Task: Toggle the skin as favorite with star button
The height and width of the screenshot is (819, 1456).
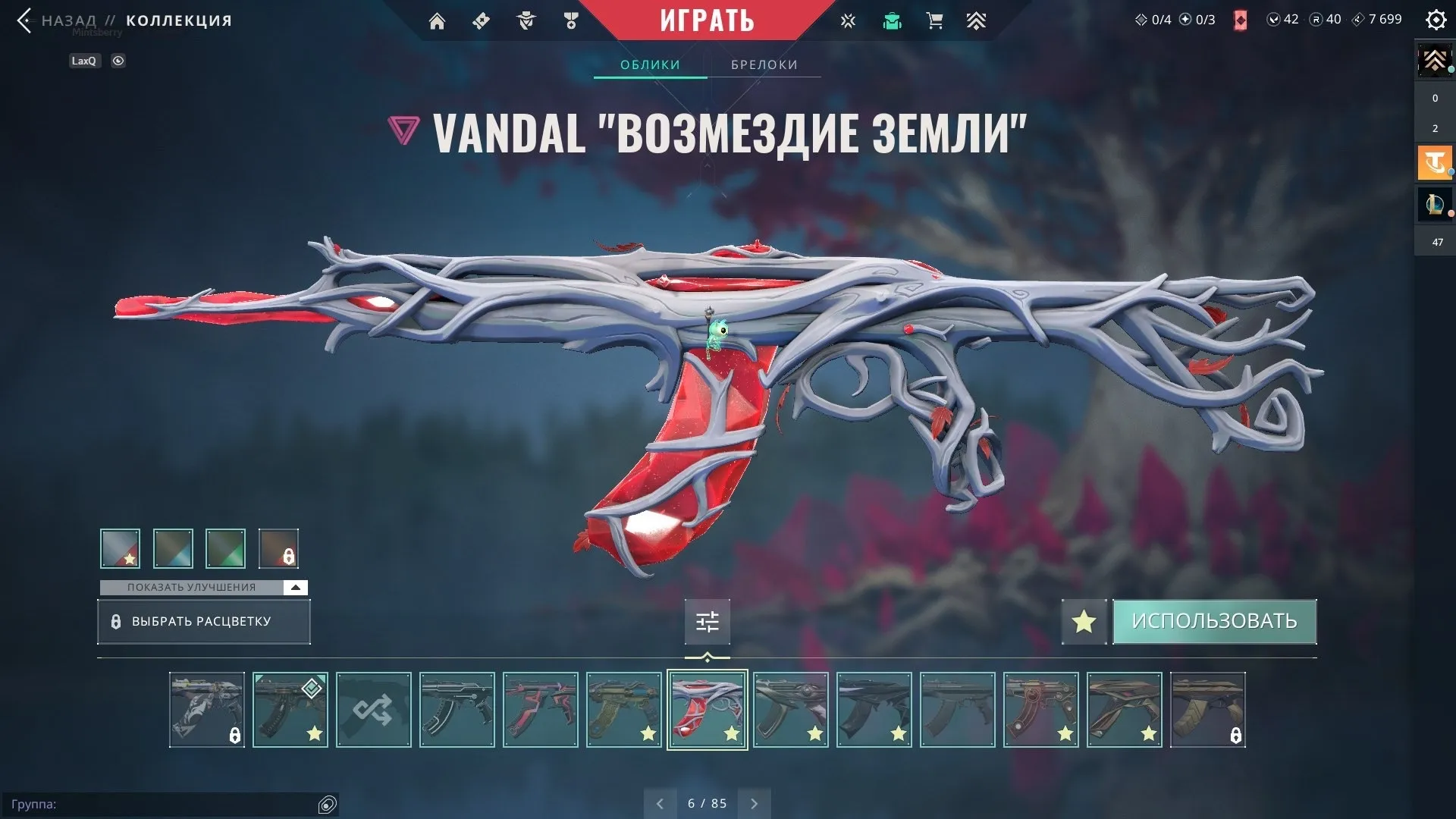Action: click(1083, 621)
